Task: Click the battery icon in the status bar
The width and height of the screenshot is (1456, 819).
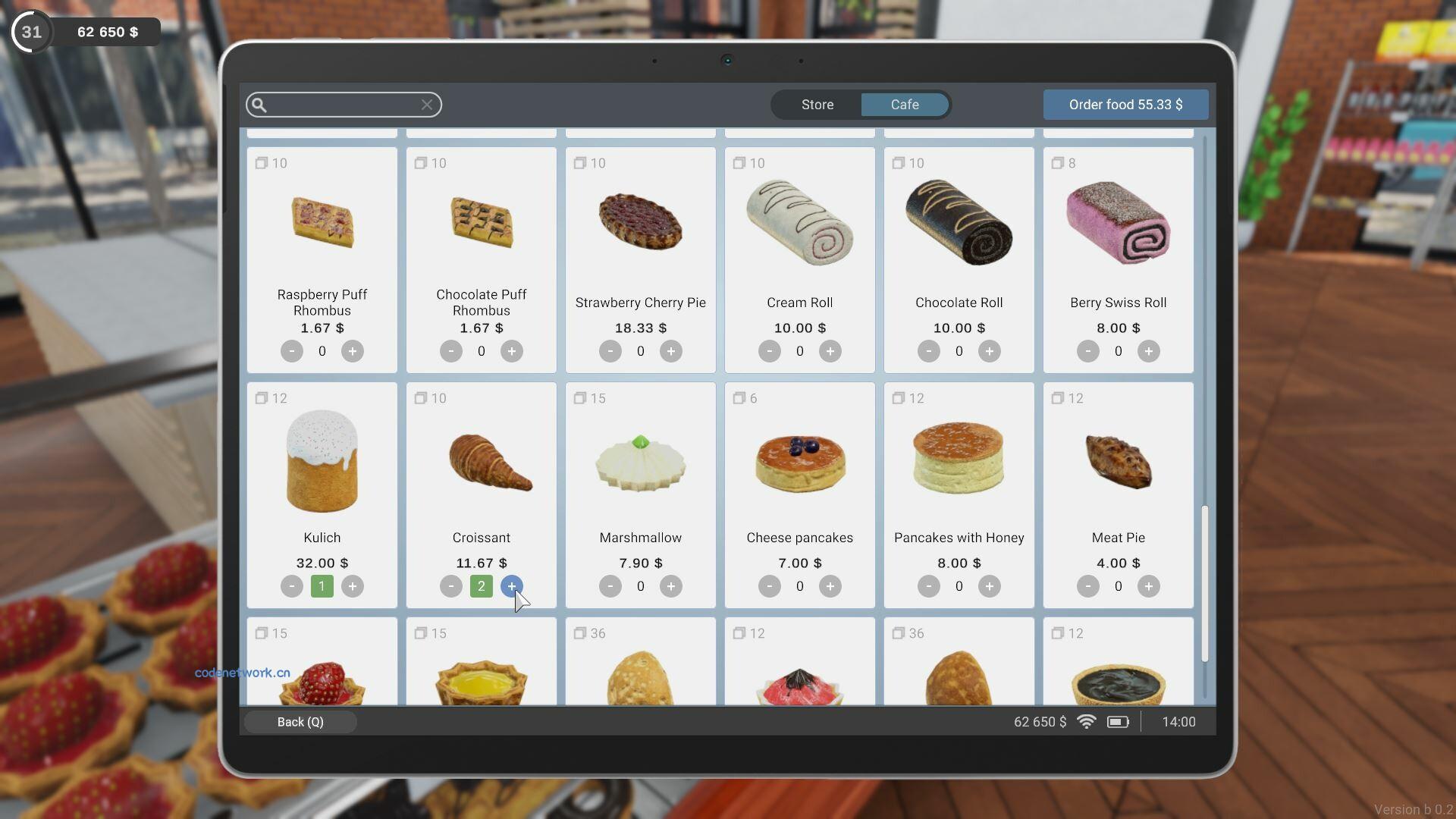Action: pos(1119,722)
